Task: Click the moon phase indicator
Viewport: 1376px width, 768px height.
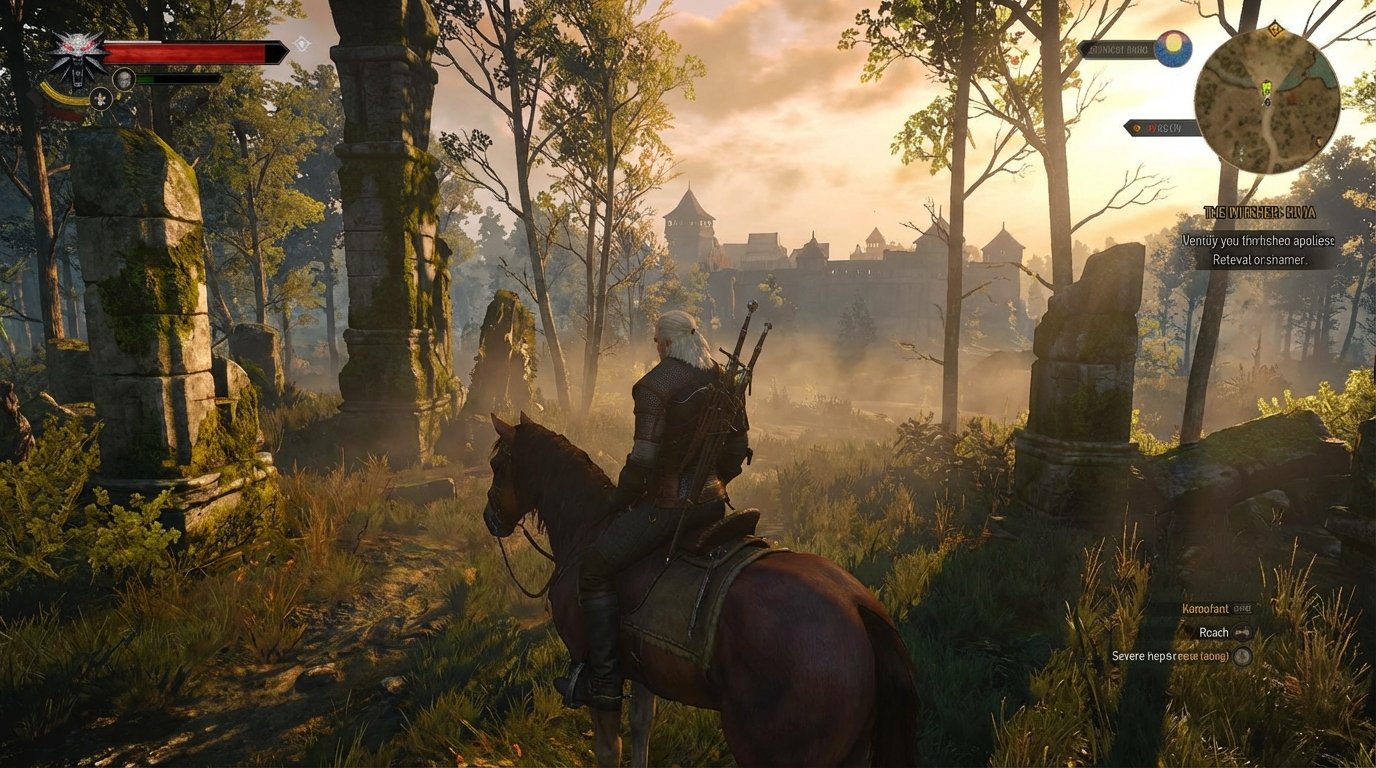Action: click(1173, 49)
